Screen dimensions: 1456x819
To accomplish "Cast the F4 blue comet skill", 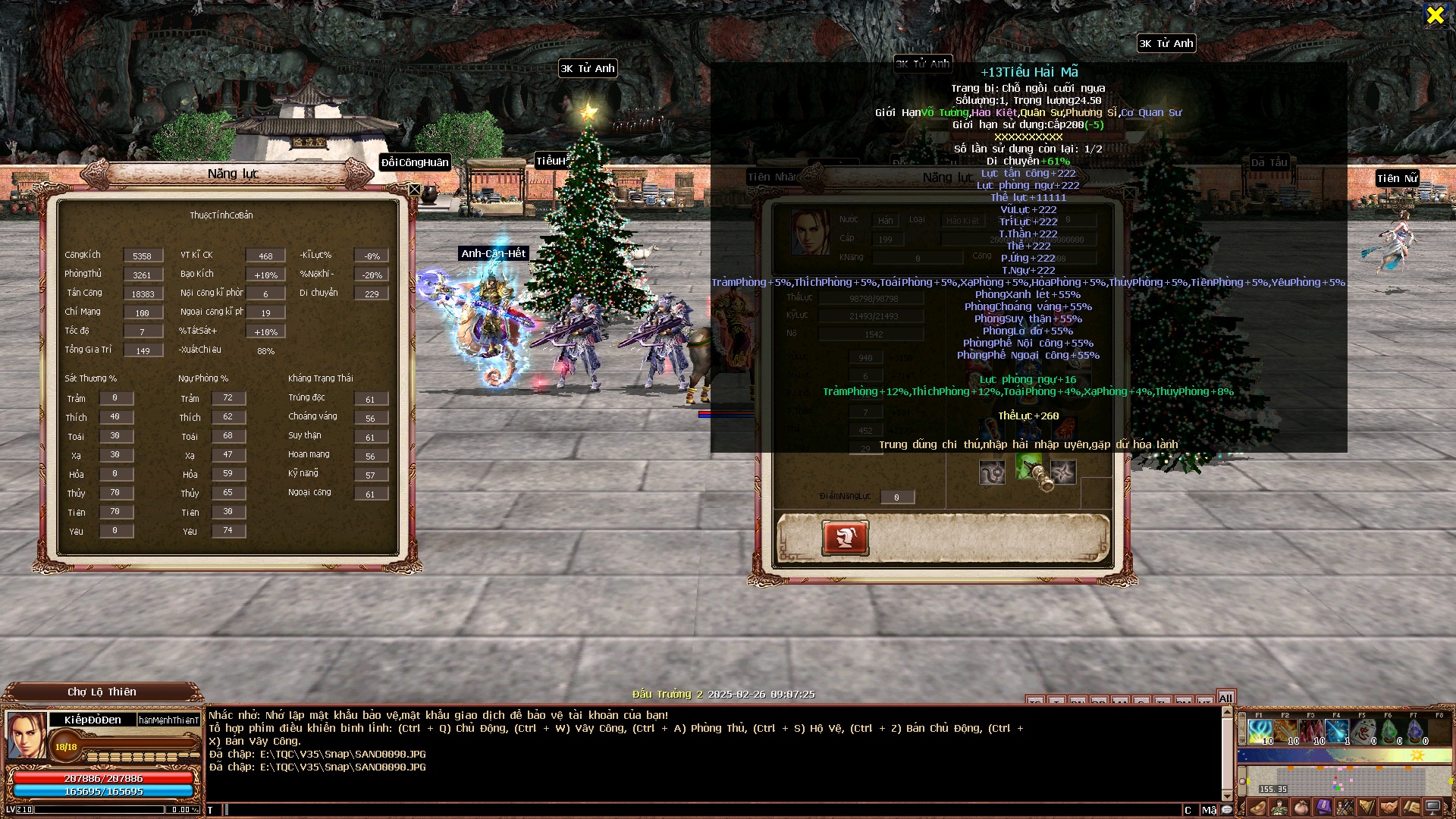I will pos(1338,732).
